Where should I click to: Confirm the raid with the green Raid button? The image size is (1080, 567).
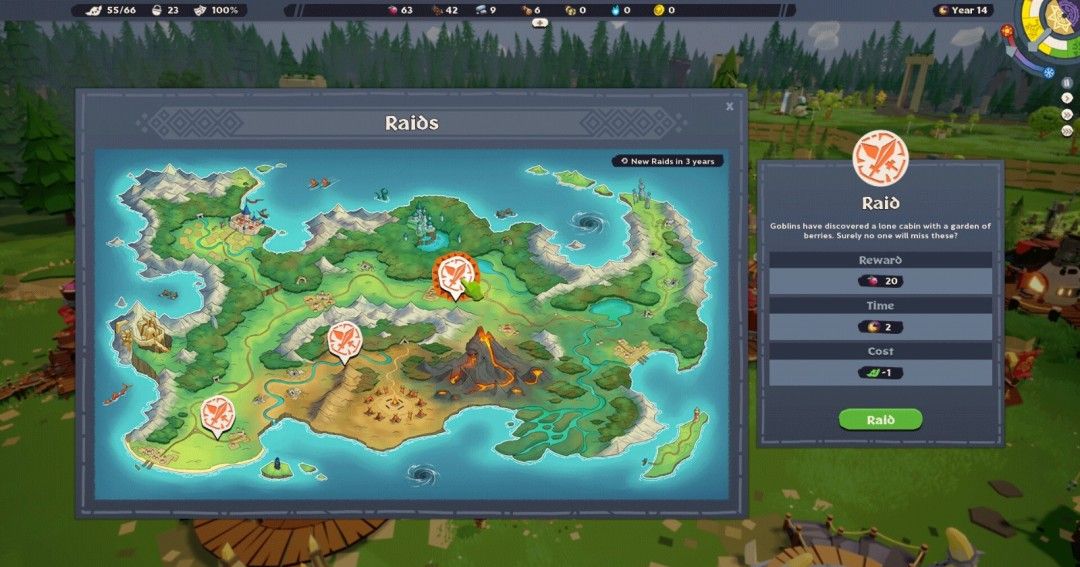point(880,420)
